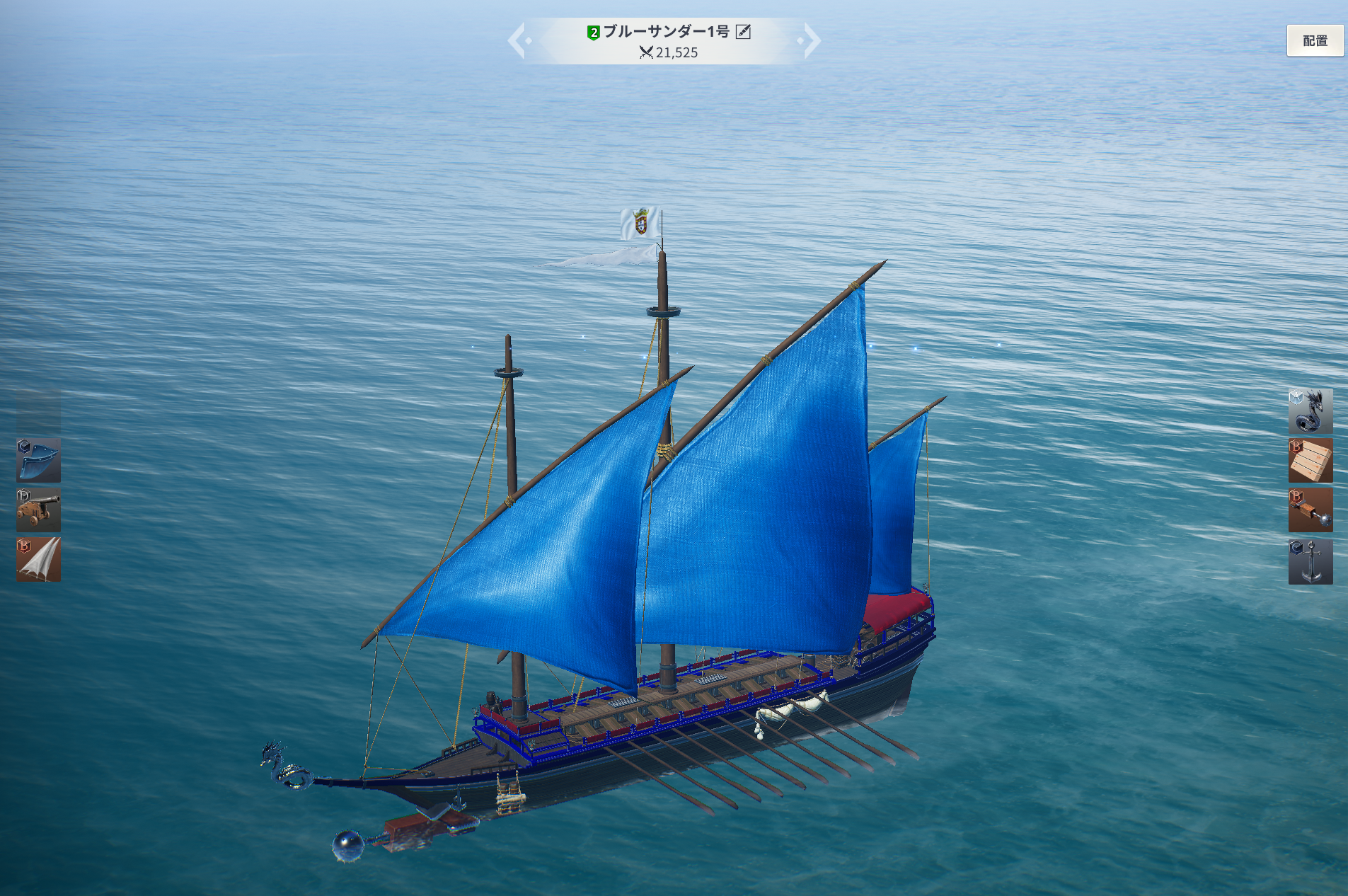Select the ram equipment slot

(1310, 510)
